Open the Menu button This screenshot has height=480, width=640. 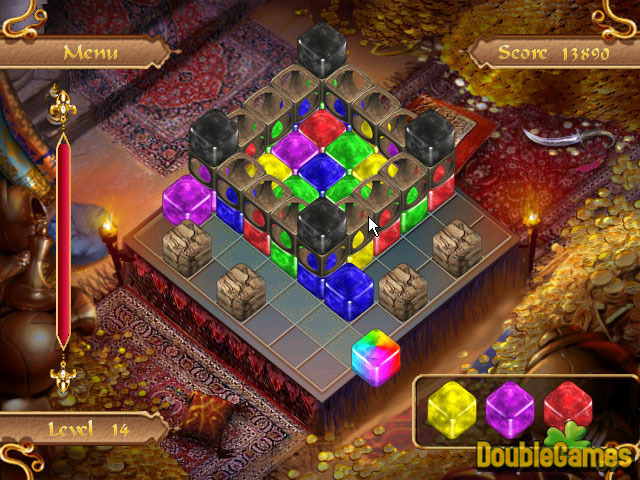click(90, 52)
